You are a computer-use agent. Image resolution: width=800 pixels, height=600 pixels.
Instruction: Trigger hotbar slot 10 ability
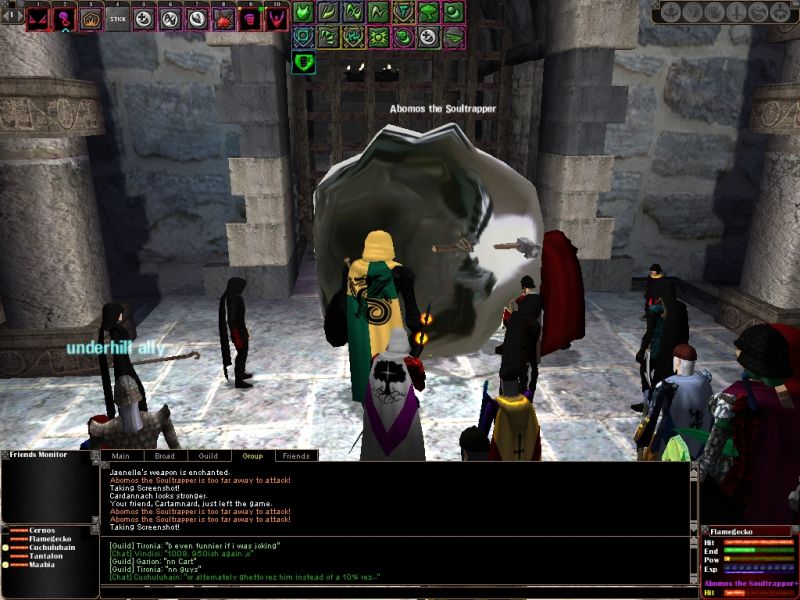click(276, 18)
